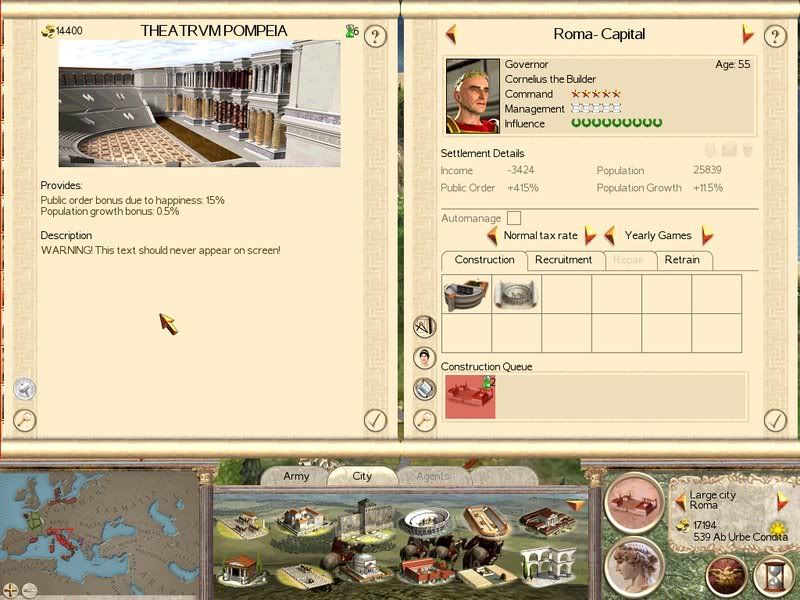Close the Roma scroll with its checkmark

click(776, 420)
